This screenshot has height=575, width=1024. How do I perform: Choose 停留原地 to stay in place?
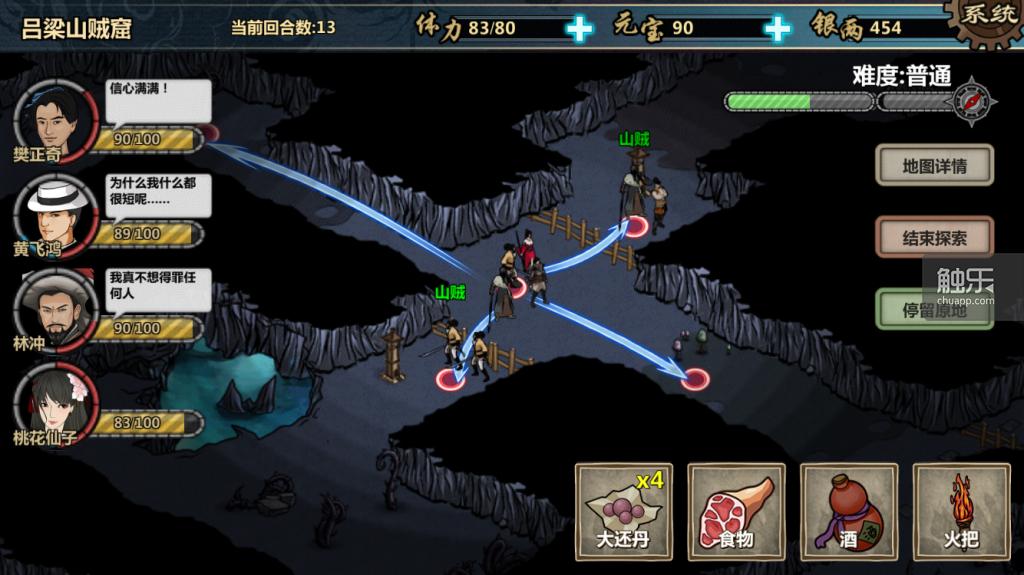click(x=934, y=310)
